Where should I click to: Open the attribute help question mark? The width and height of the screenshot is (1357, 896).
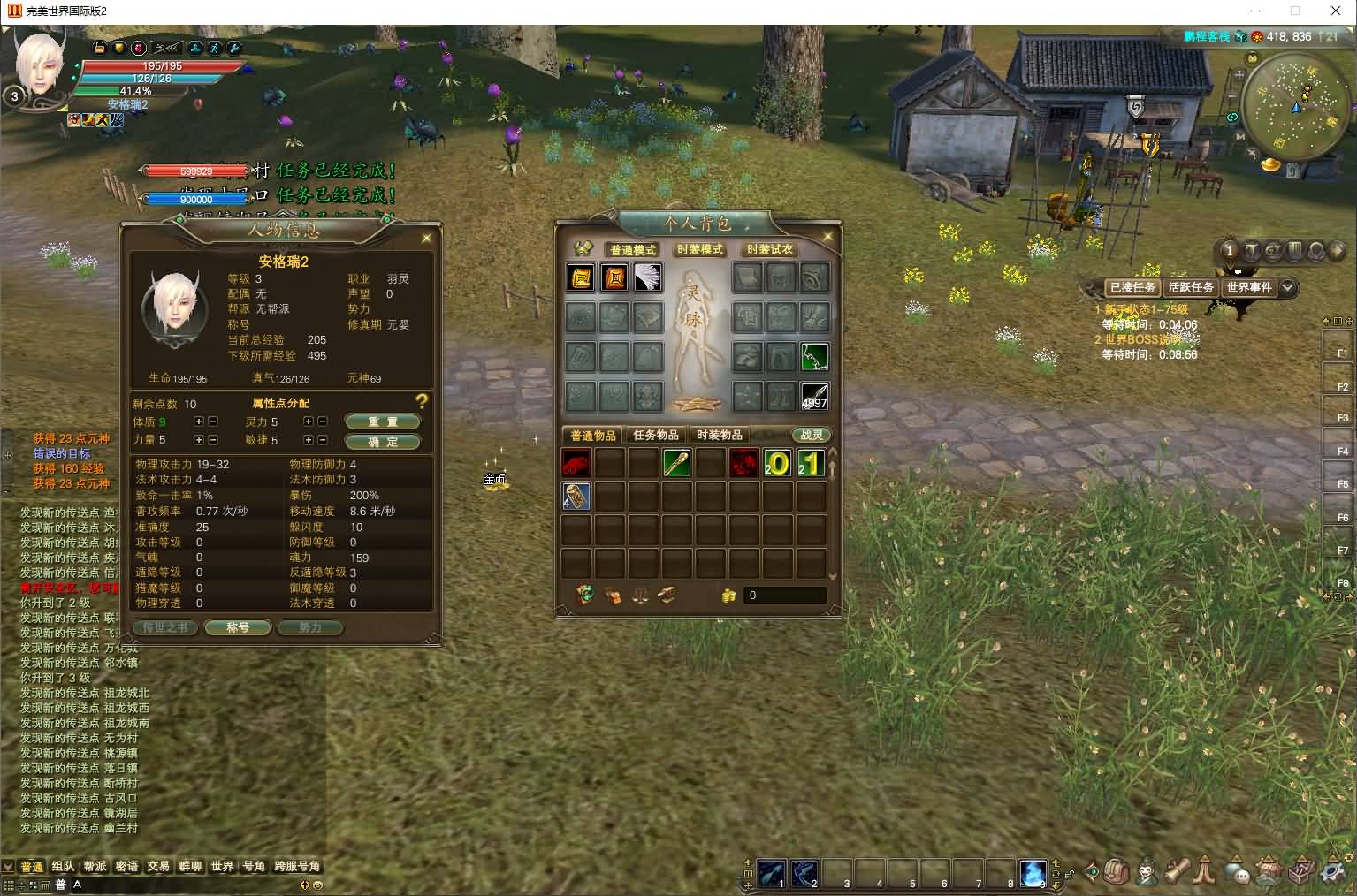pyautogui.click(x=422, y=402)
